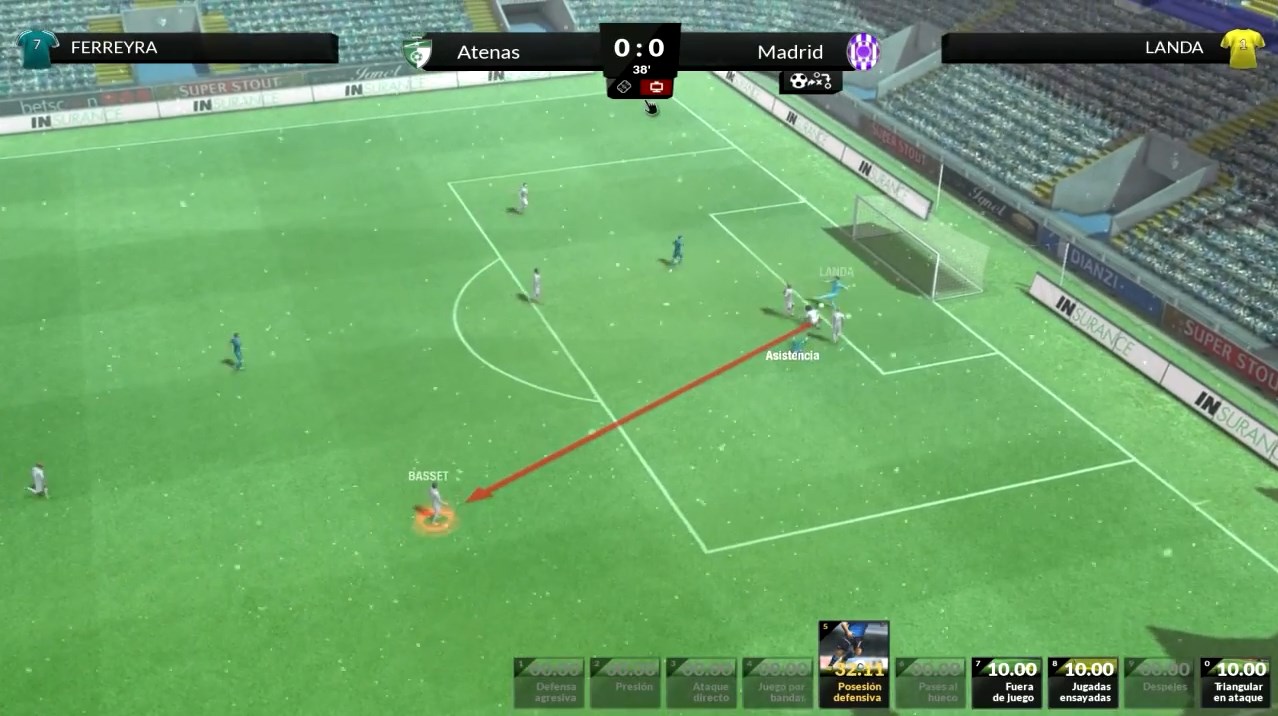Switch to the tactical pitch view icon

pos(622,88)
